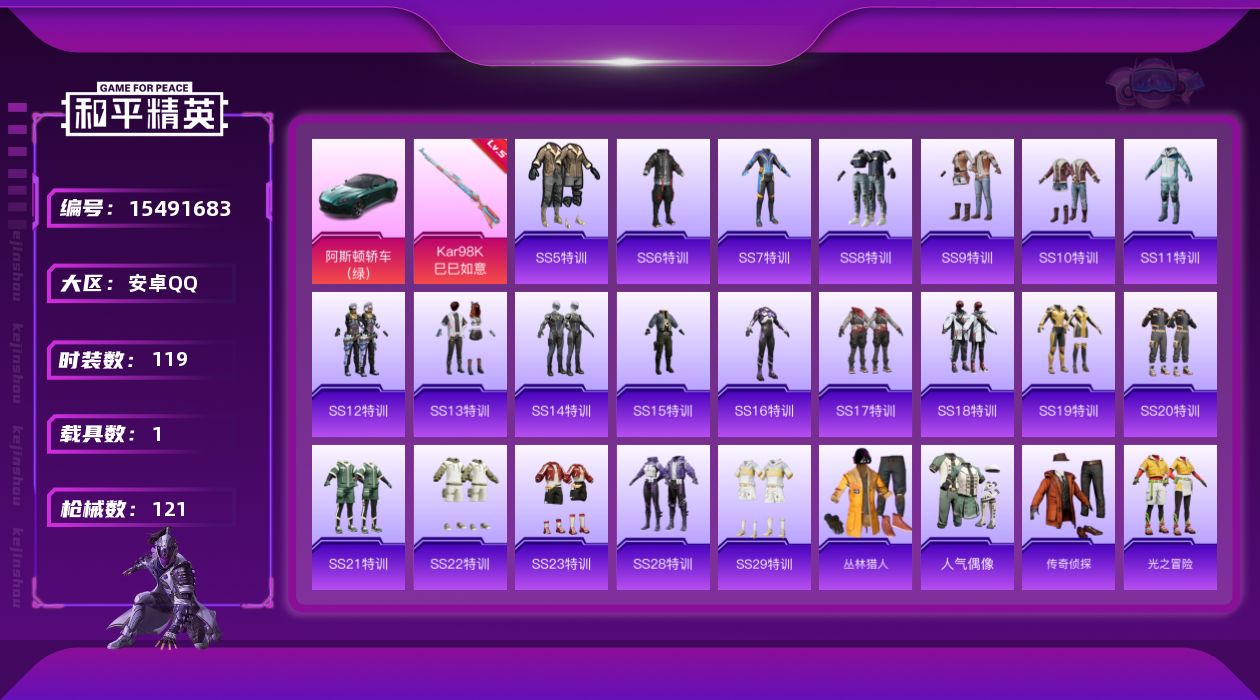Choose the SS13特训 outfit card
The height and width of the screenshot is (700, 1260).
(460, 364)
